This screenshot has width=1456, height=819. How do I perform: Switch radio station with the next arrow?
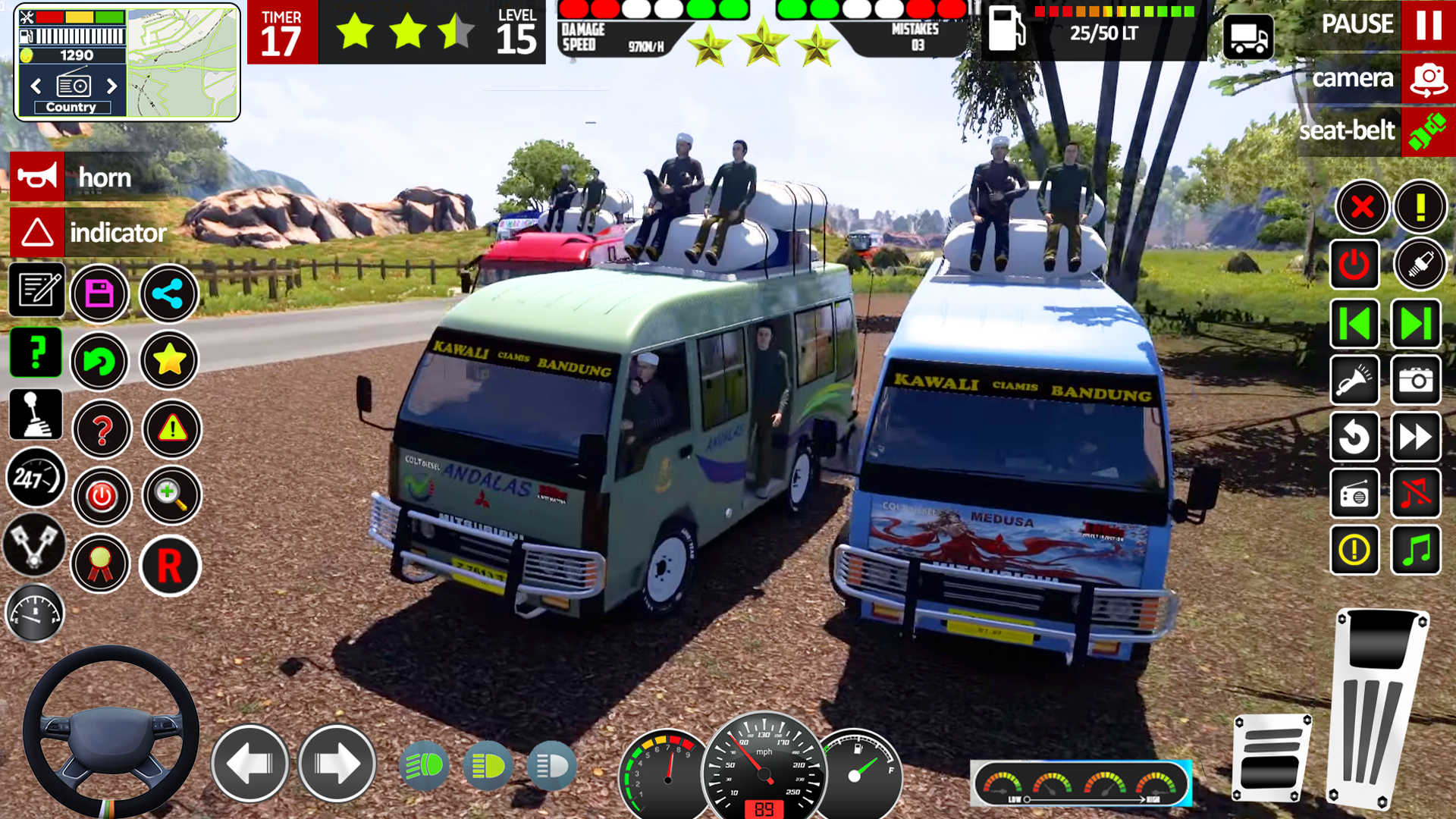(x=112, y=86)
